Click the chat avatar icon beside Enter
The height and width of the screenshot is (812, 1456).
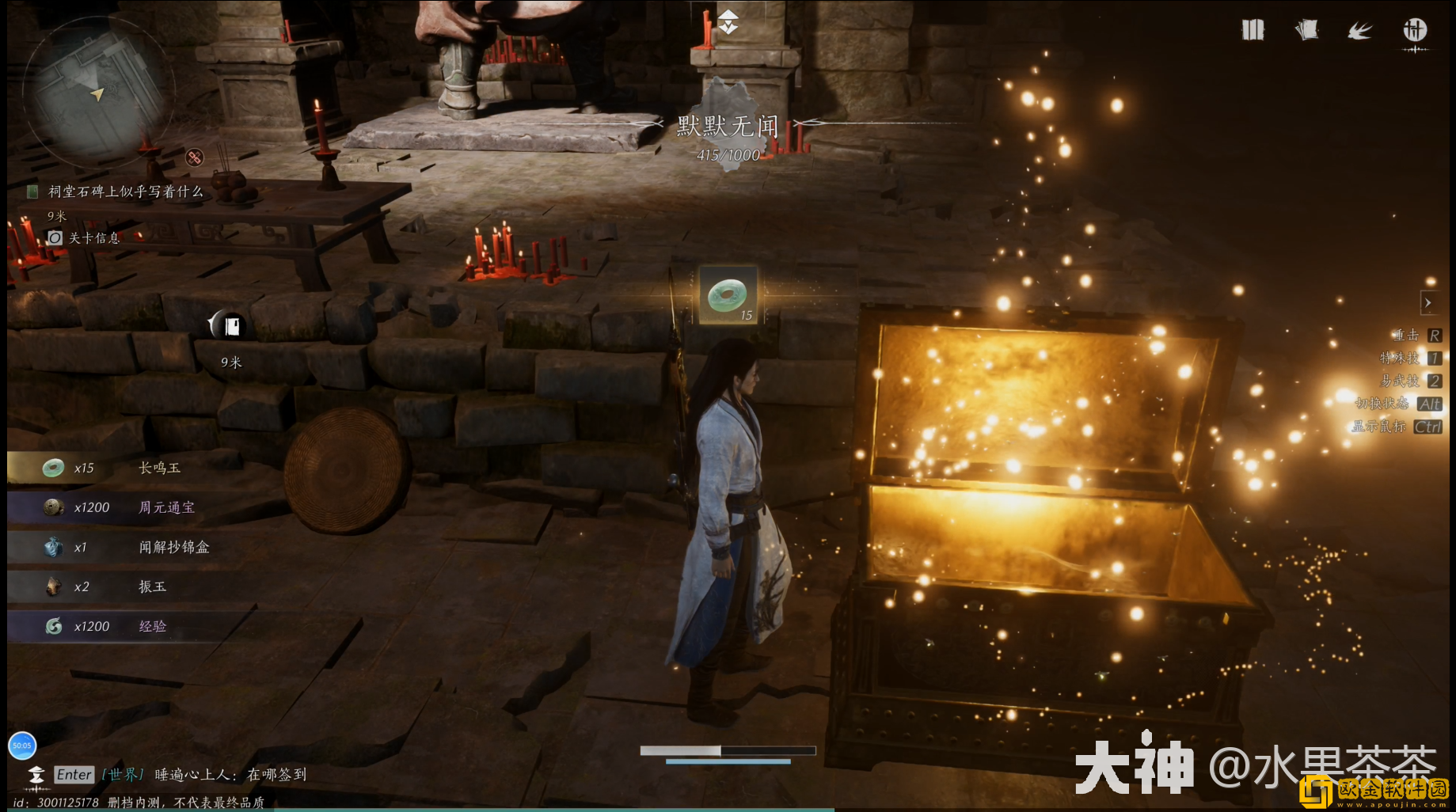pyautogui.click(x=36, y=775)
